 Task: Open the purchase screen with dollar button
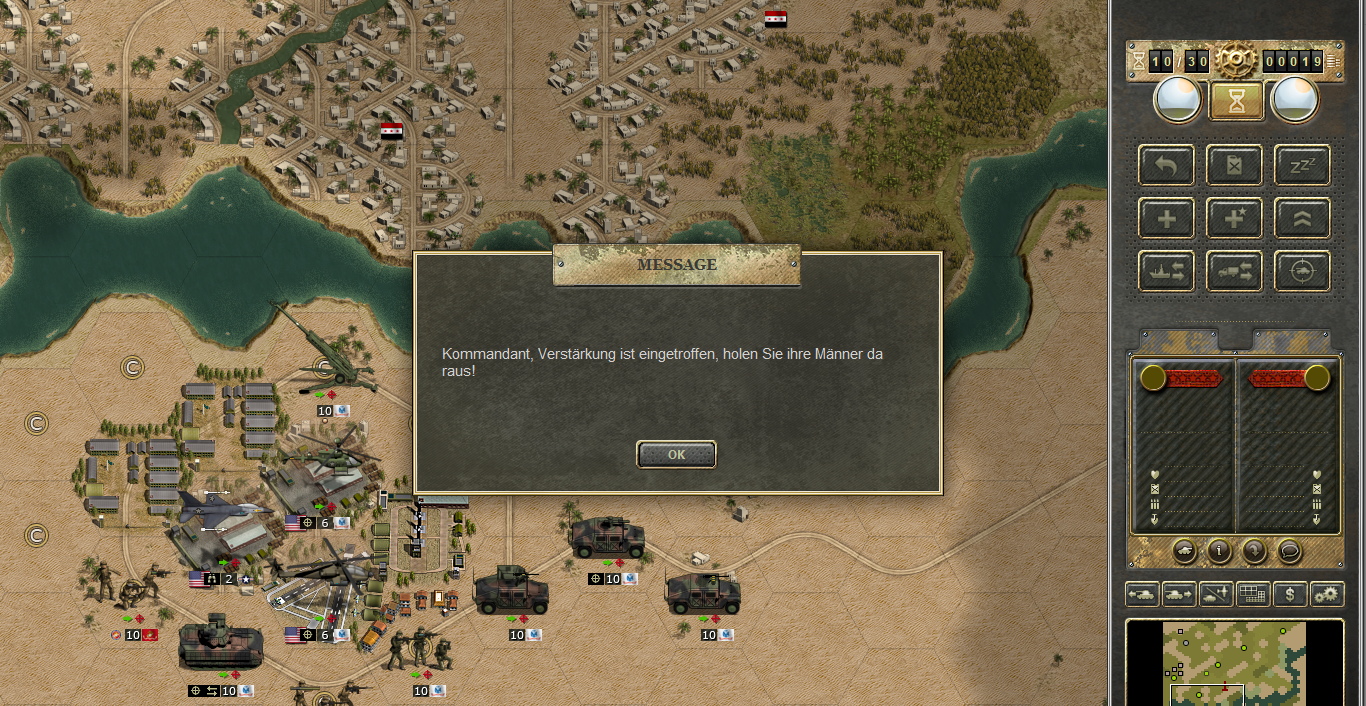pos(1290,594)
